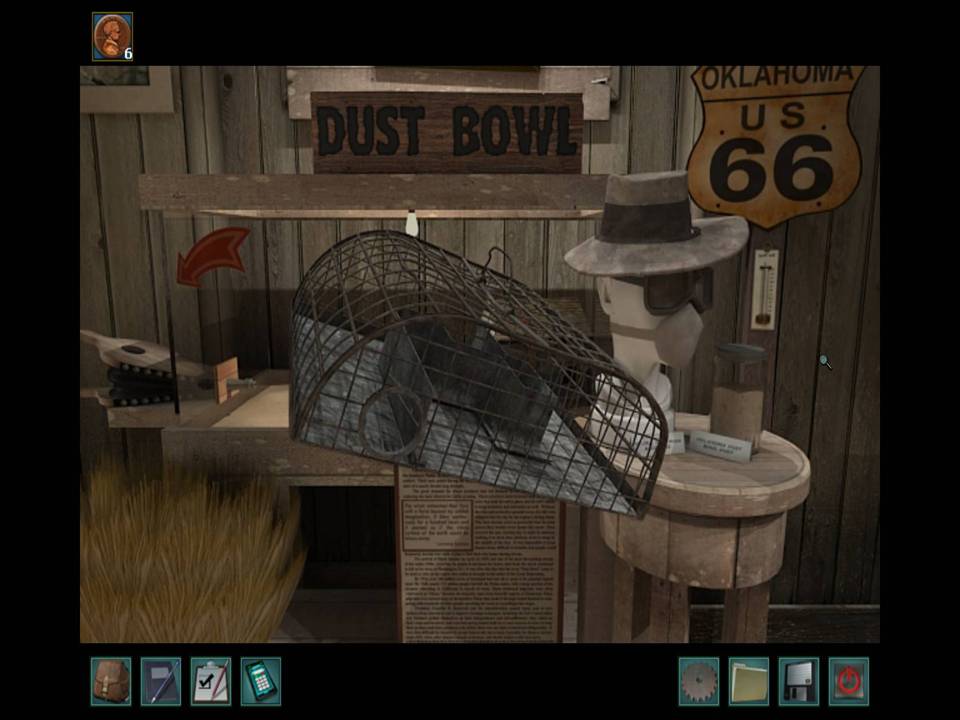
Task: Save the game using the floppy disk
Action: coord(798,681)
